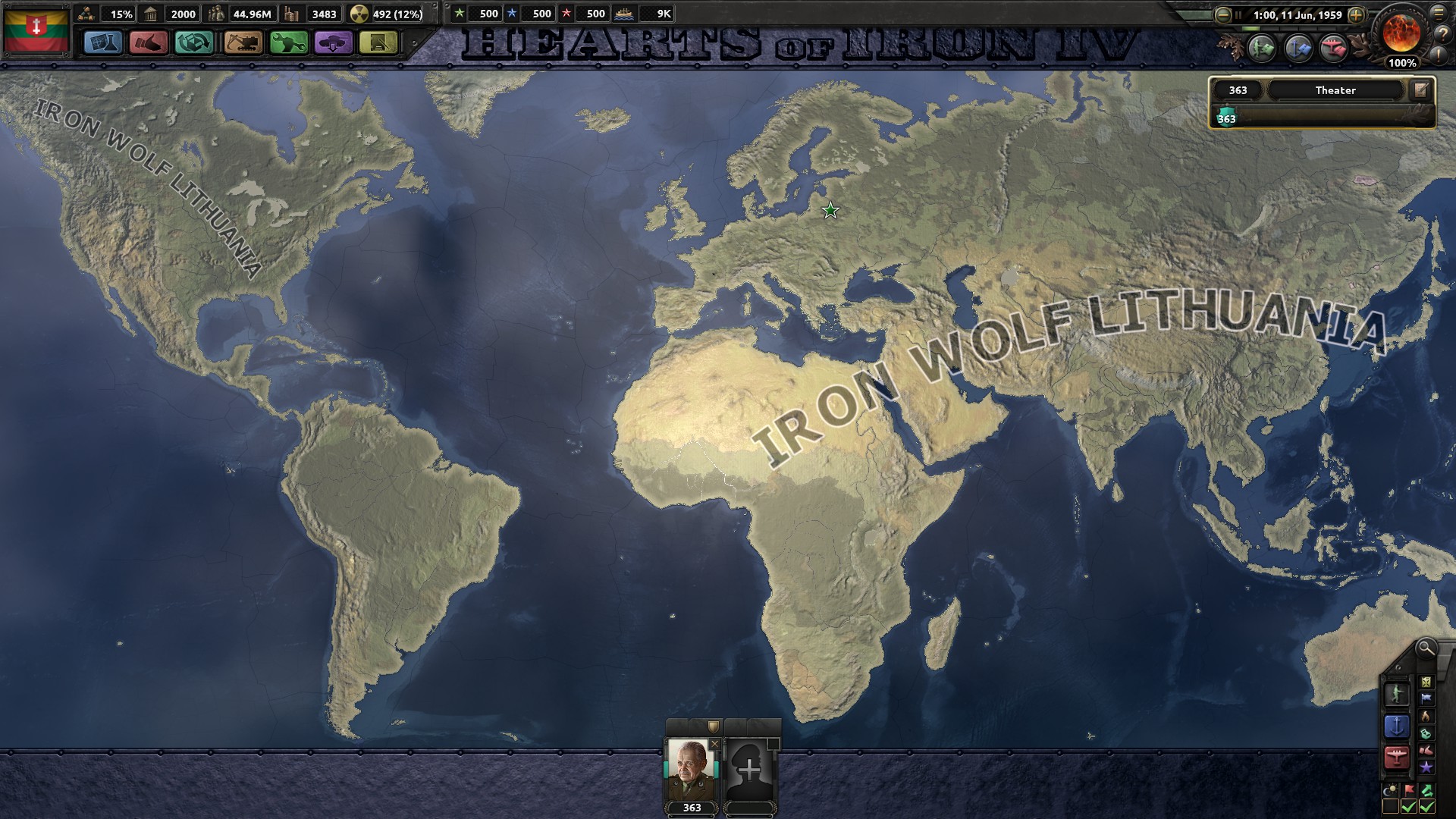Open the help panel with the question mark
Image resolution: width=1456 pixels, height=819 pixels.
coord(1439,36)
